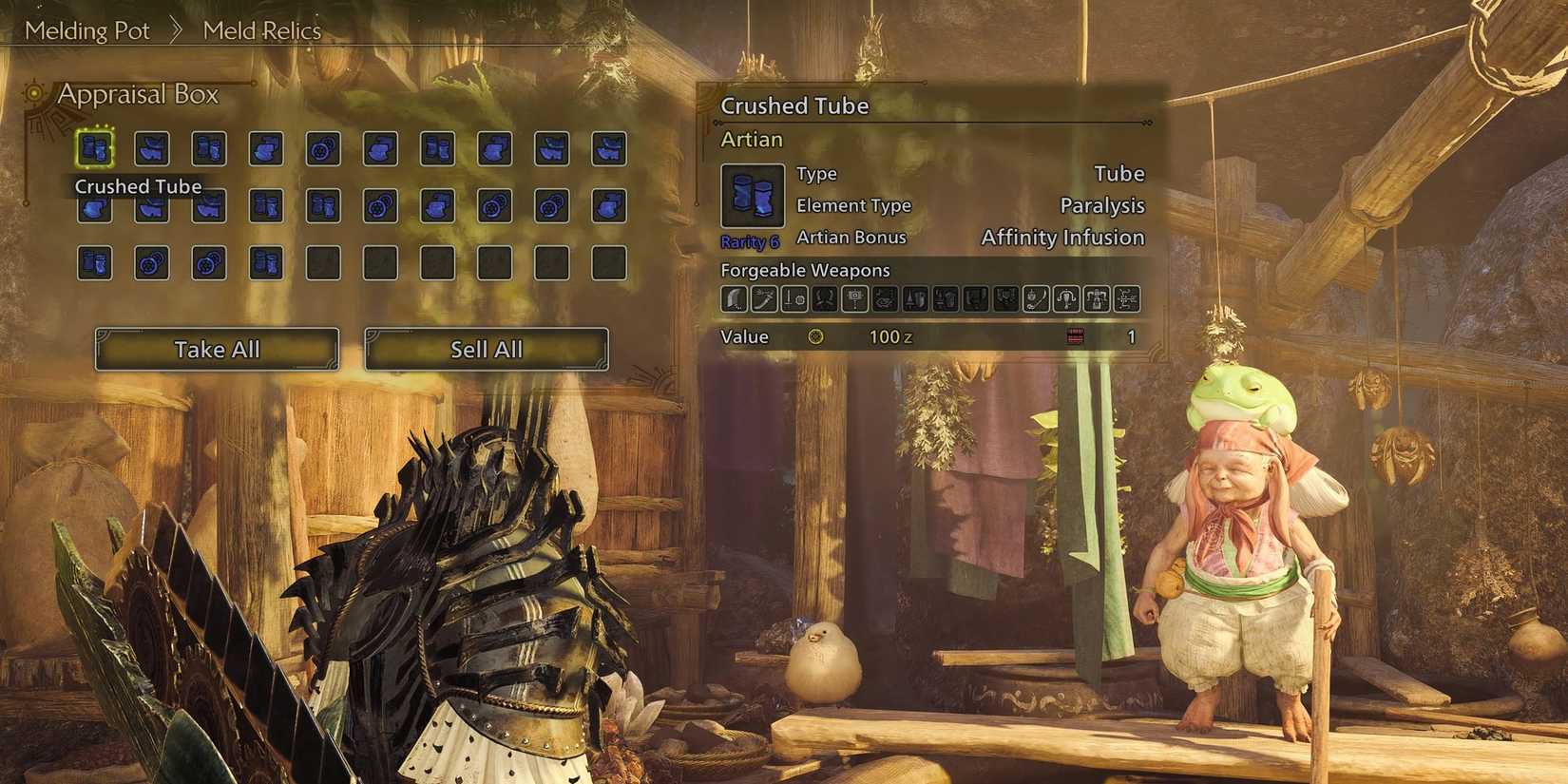Open the Melding Pot breadcrumb menu item
This screenshot has height=784, width=1568.
(x=88, y=30)
